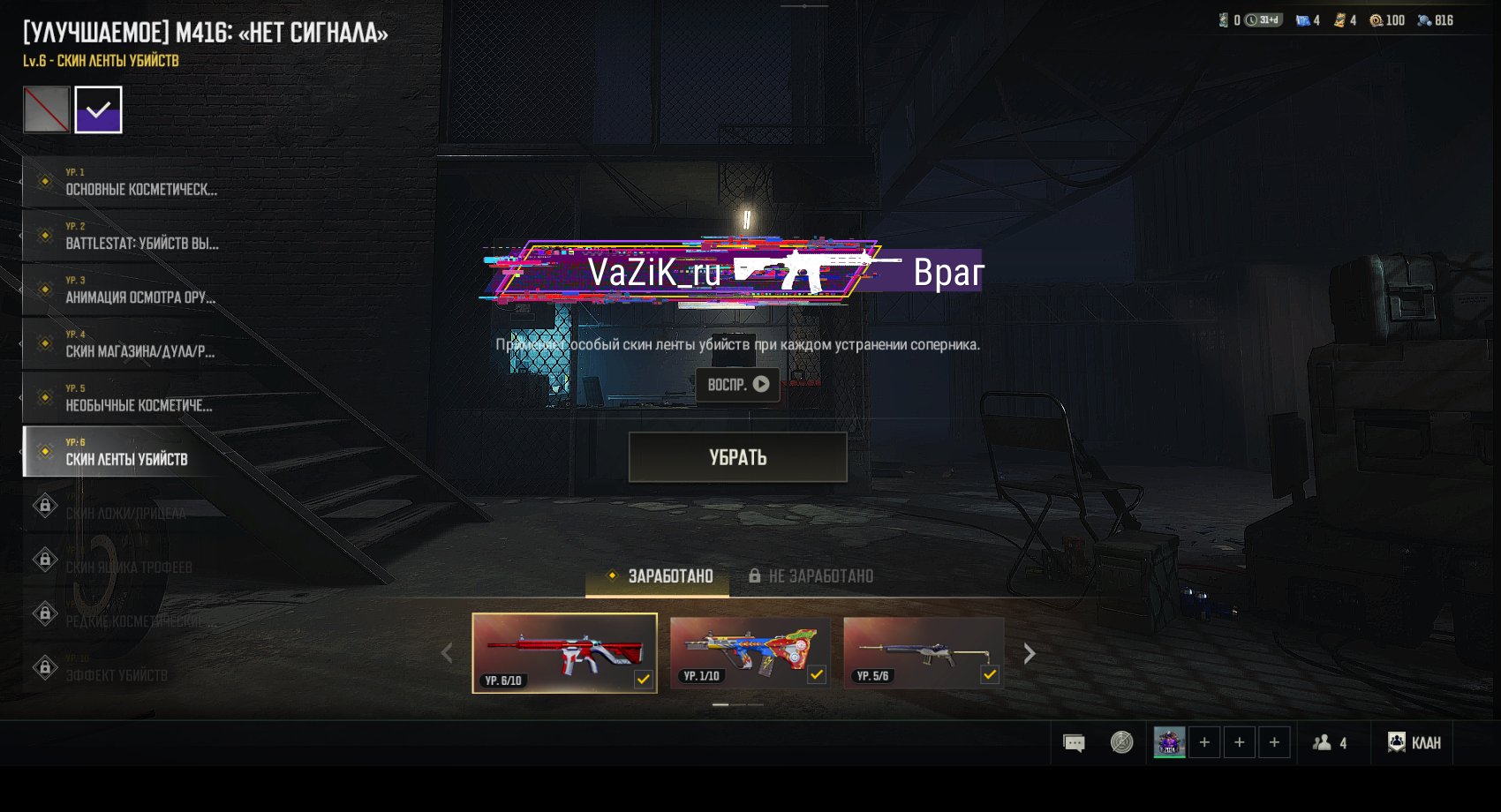Go to previous weapon skins with left arrow
This screenshot has height=812, width=1501.
tap(447, 654)
